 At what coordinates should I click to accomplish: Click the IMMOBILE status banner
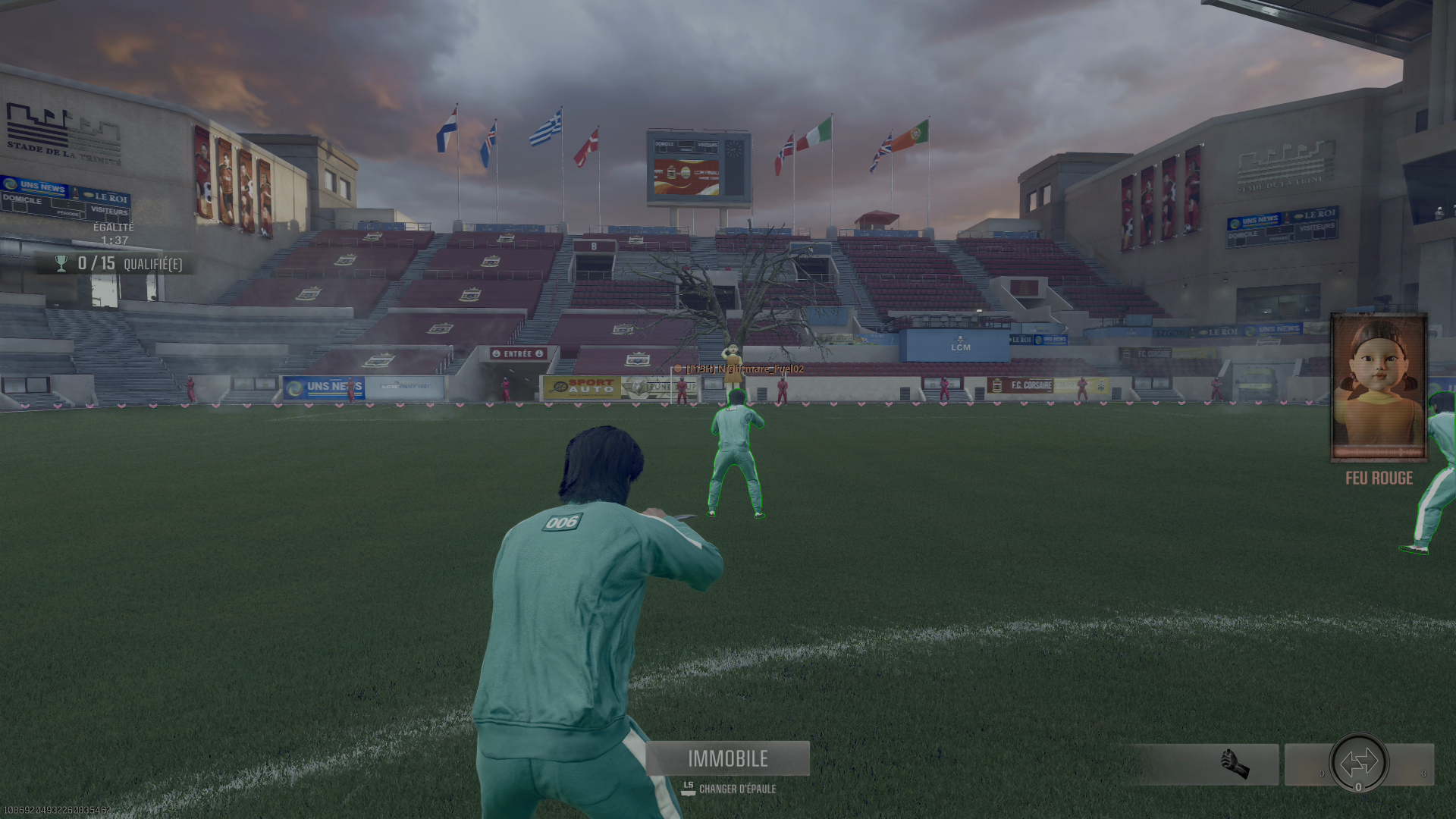pyautogui.click(x=727, y=758)
